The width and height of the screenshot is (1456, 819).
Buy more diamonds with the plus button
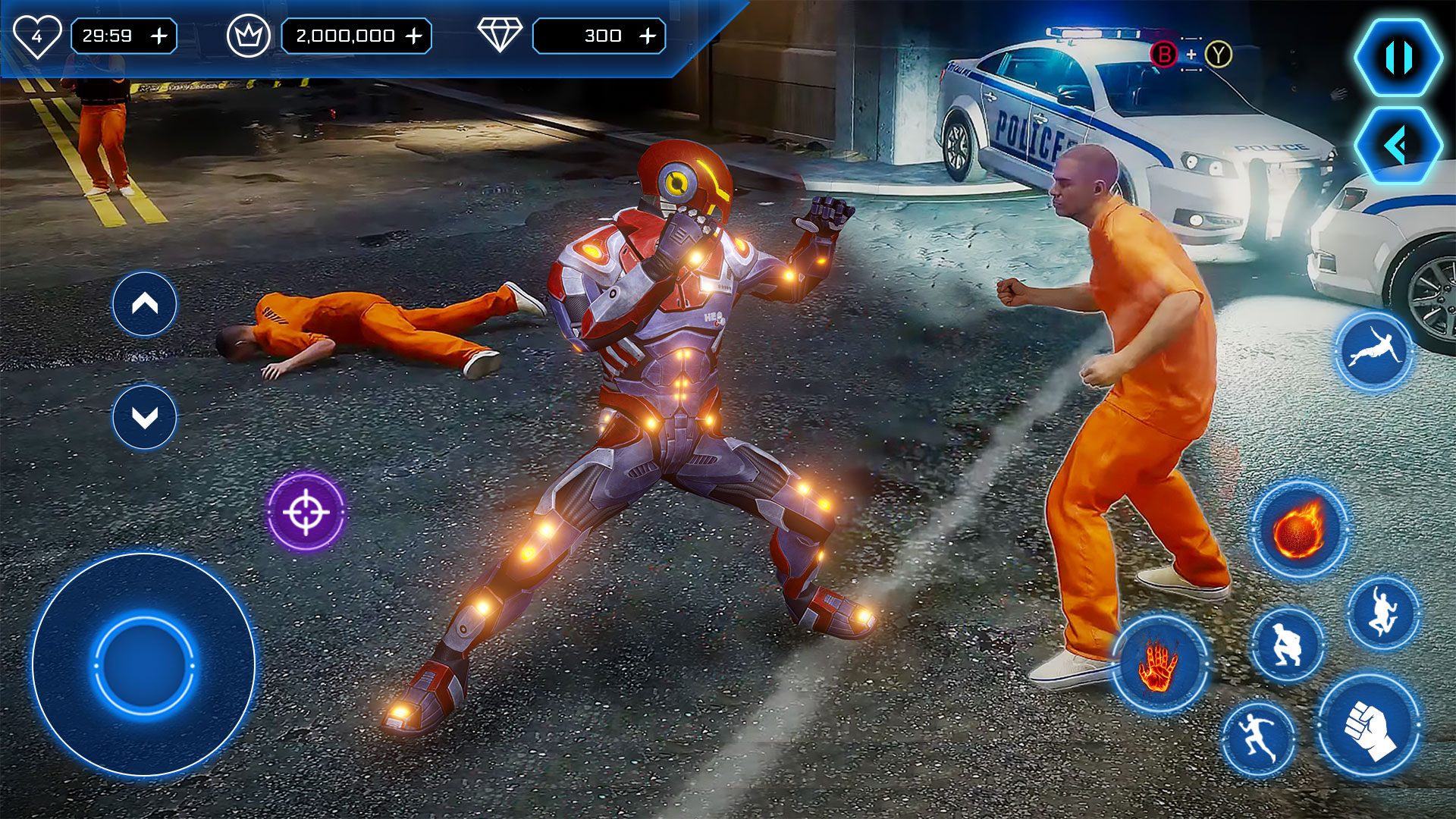point(648,36)
